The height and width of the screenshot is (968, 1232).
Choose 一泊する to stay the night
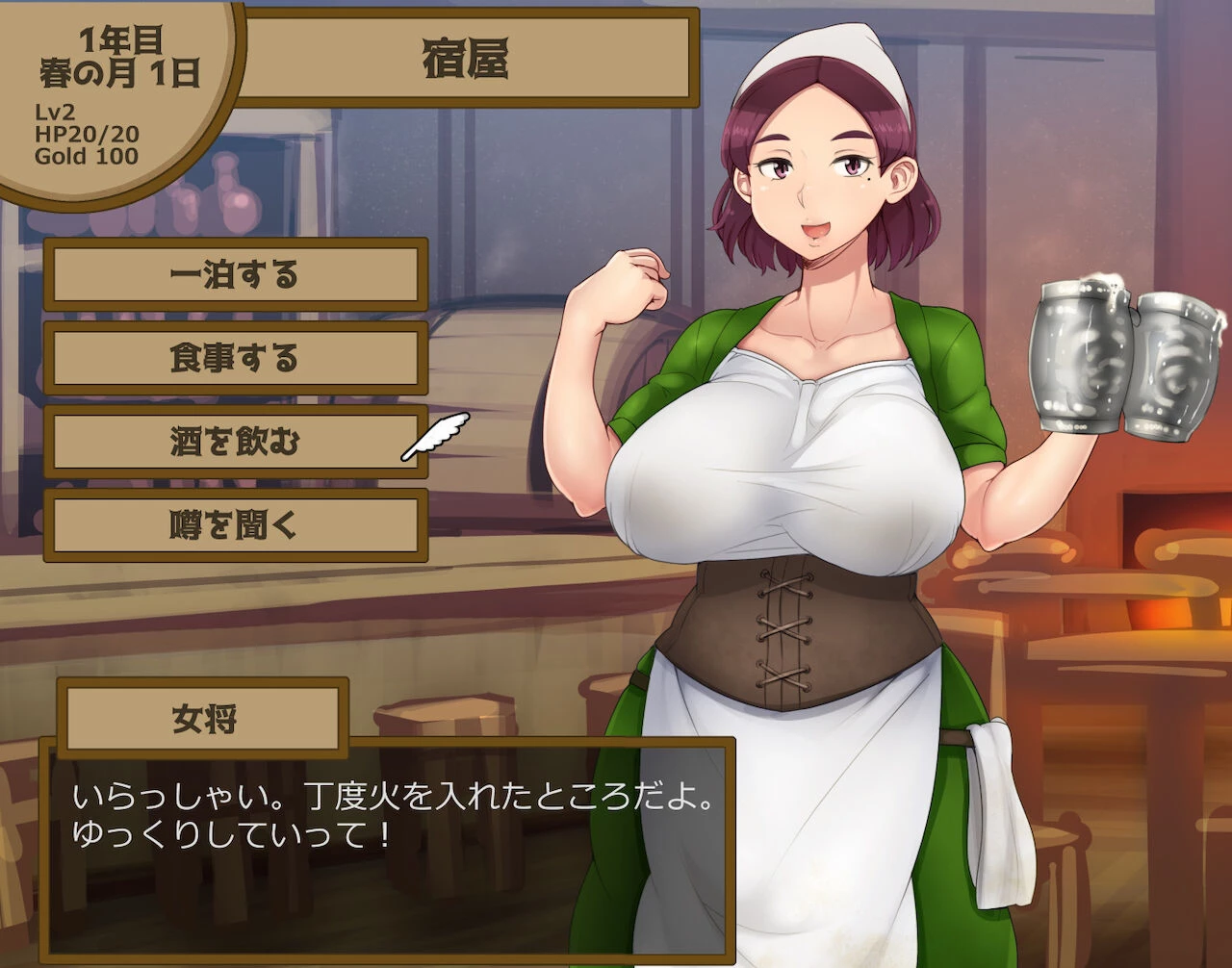[235, 275]
